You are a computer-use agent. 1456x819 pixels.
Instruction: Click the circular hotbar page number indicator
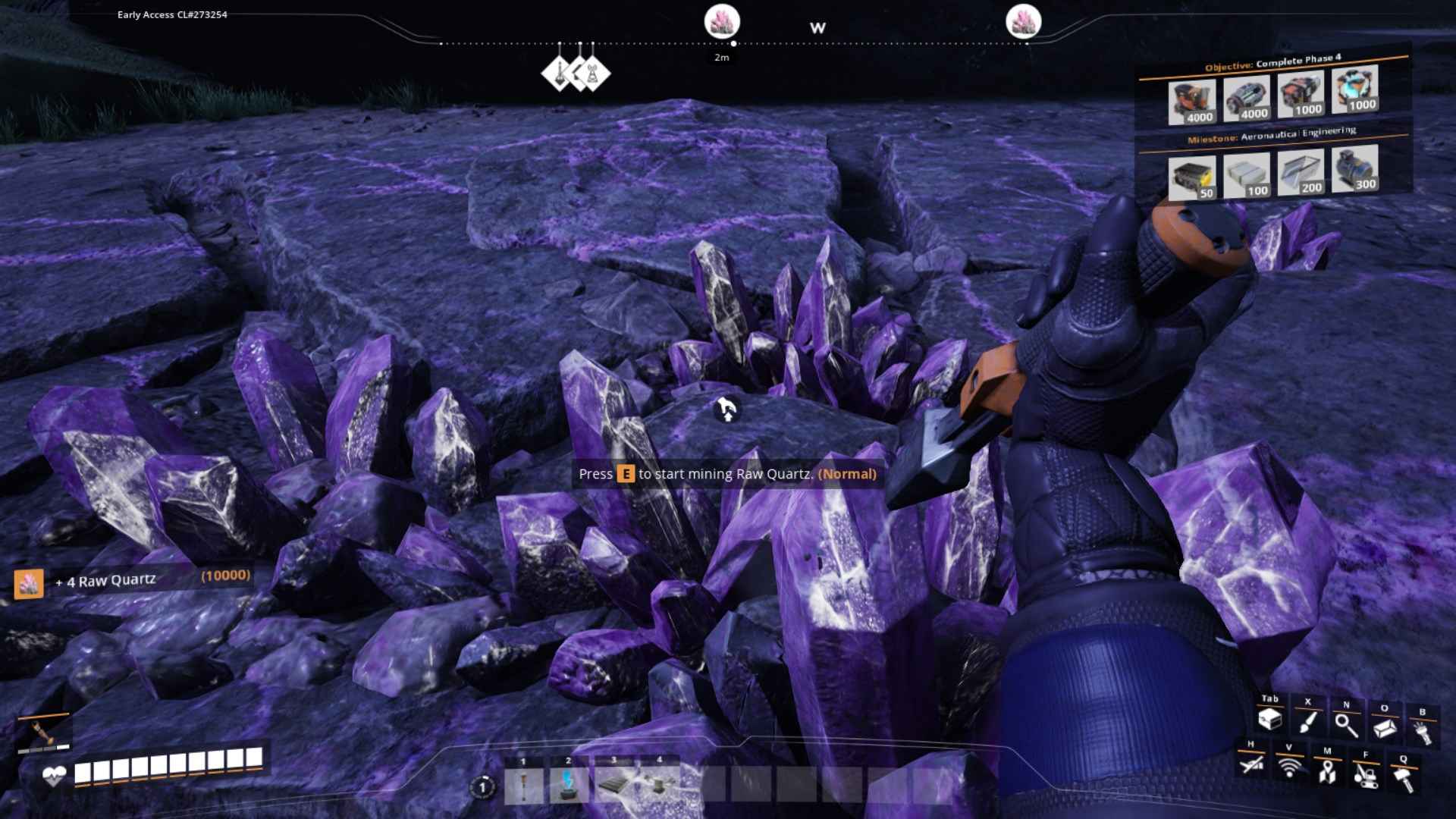pyautogui.click(x=482, y=787)
